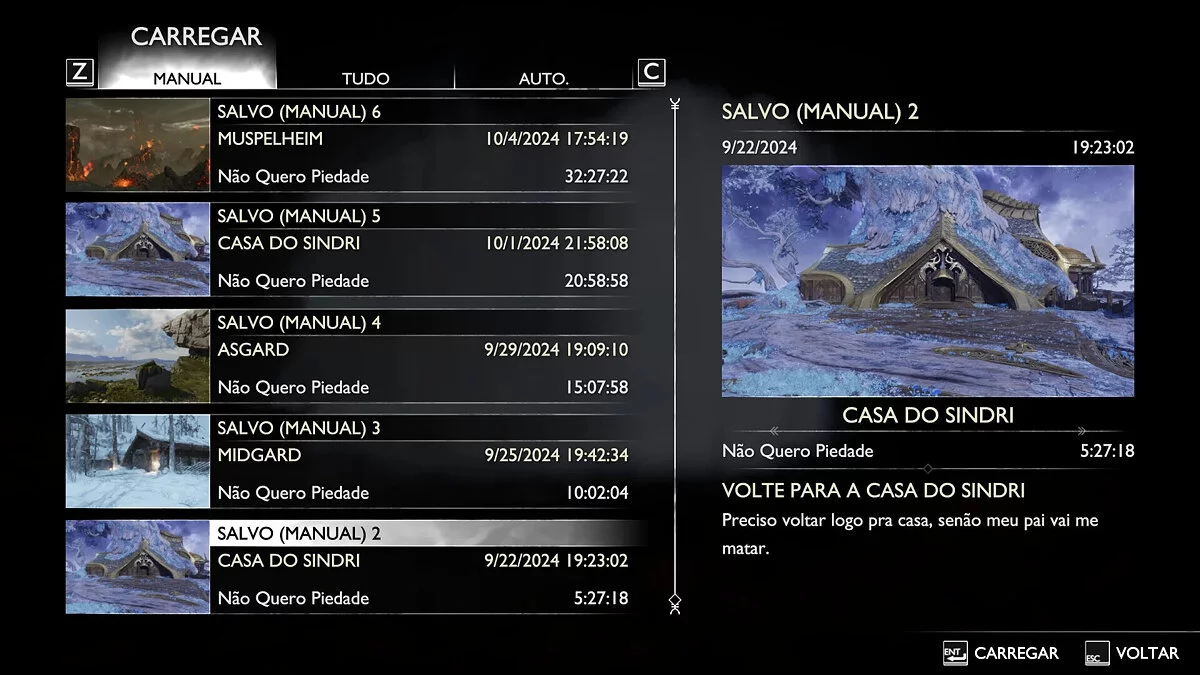
Task: Highlight the Salvo (Manual) 2 save row
Action: [422, 566]
